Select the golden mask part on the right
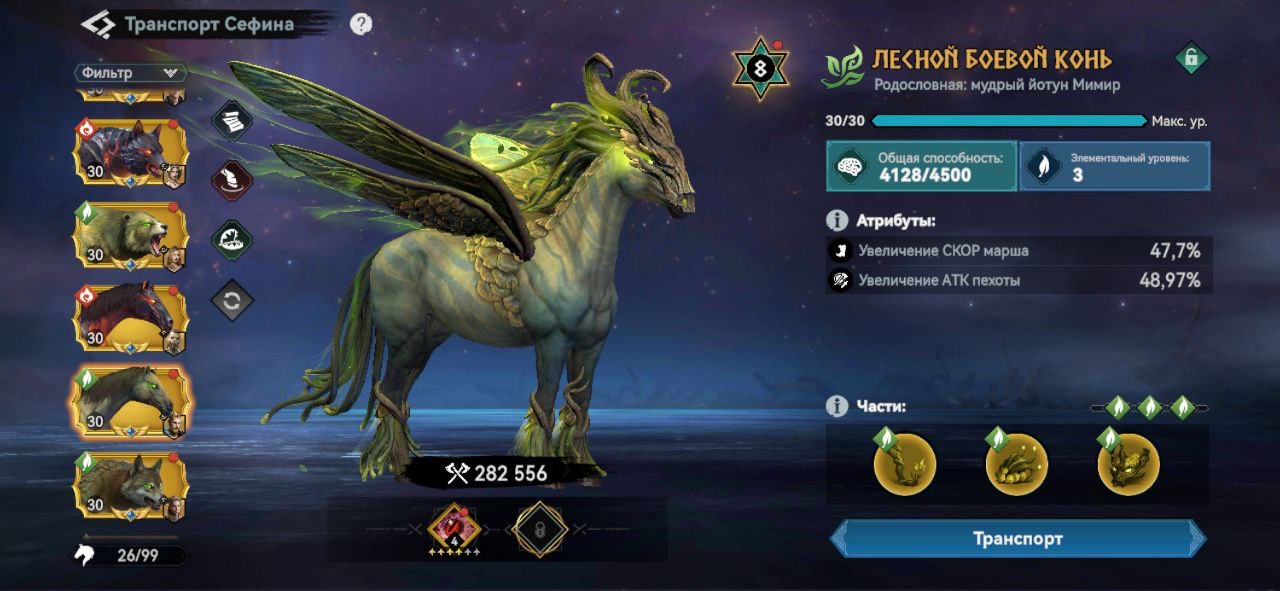Screen dimensions: 1280x591 (x=1128, y=464)
